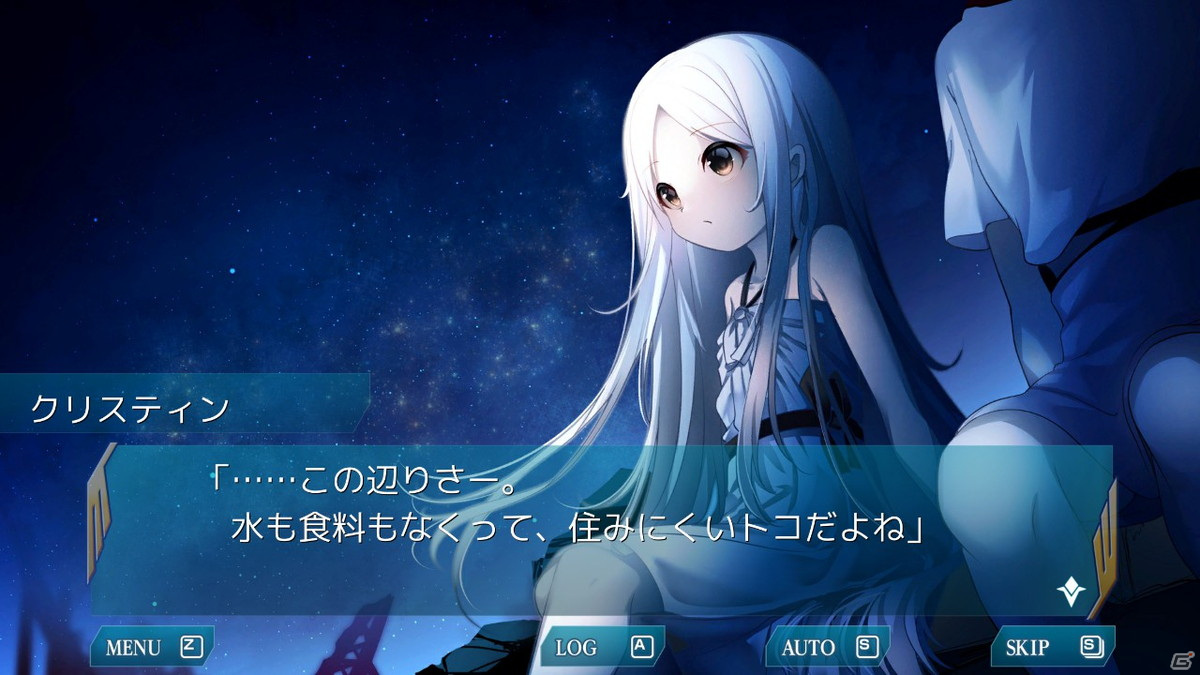Toggle AUTO text advance

coord(827,647)
